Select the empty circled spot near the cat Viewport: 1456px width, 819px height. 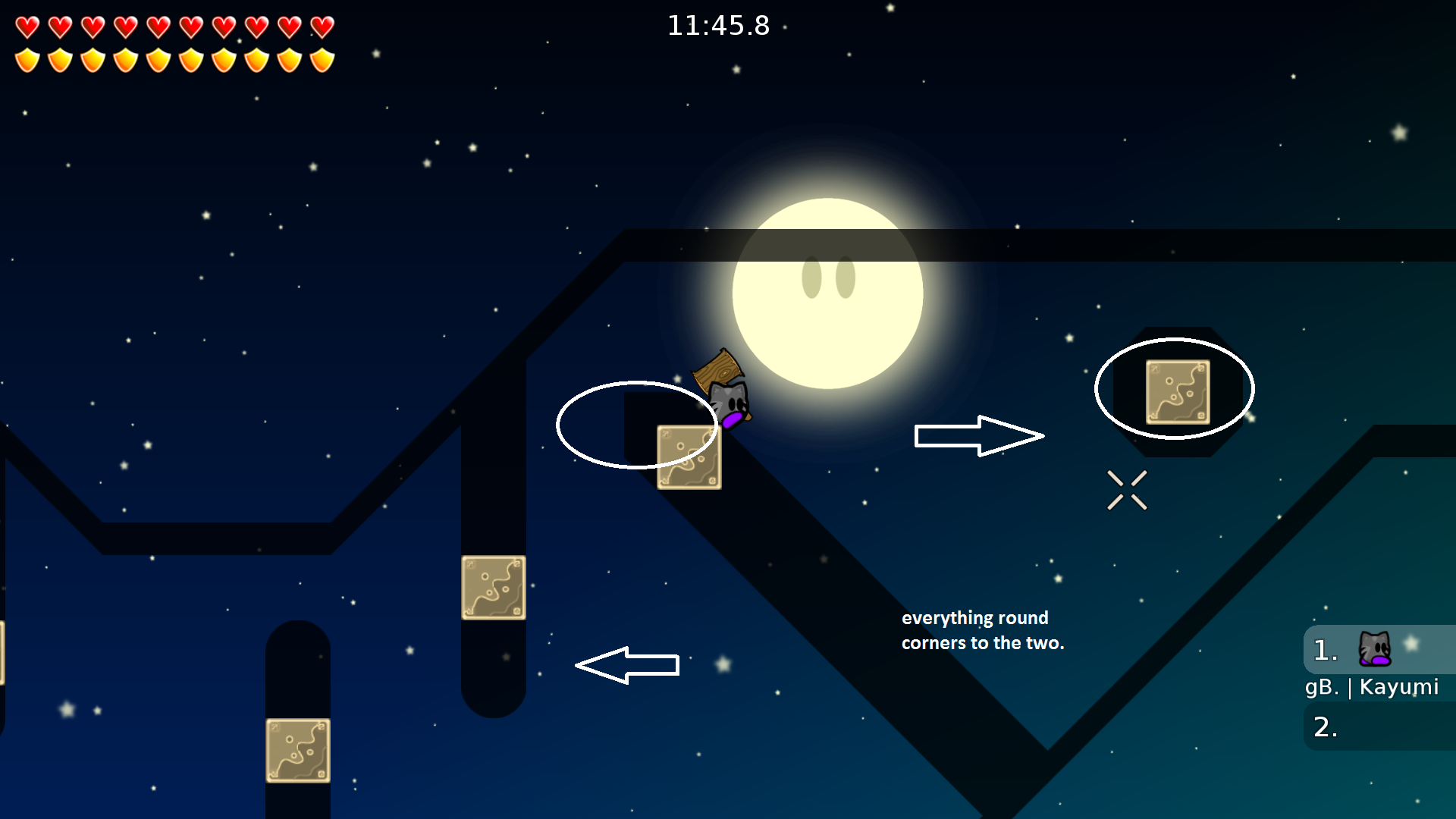637,426
